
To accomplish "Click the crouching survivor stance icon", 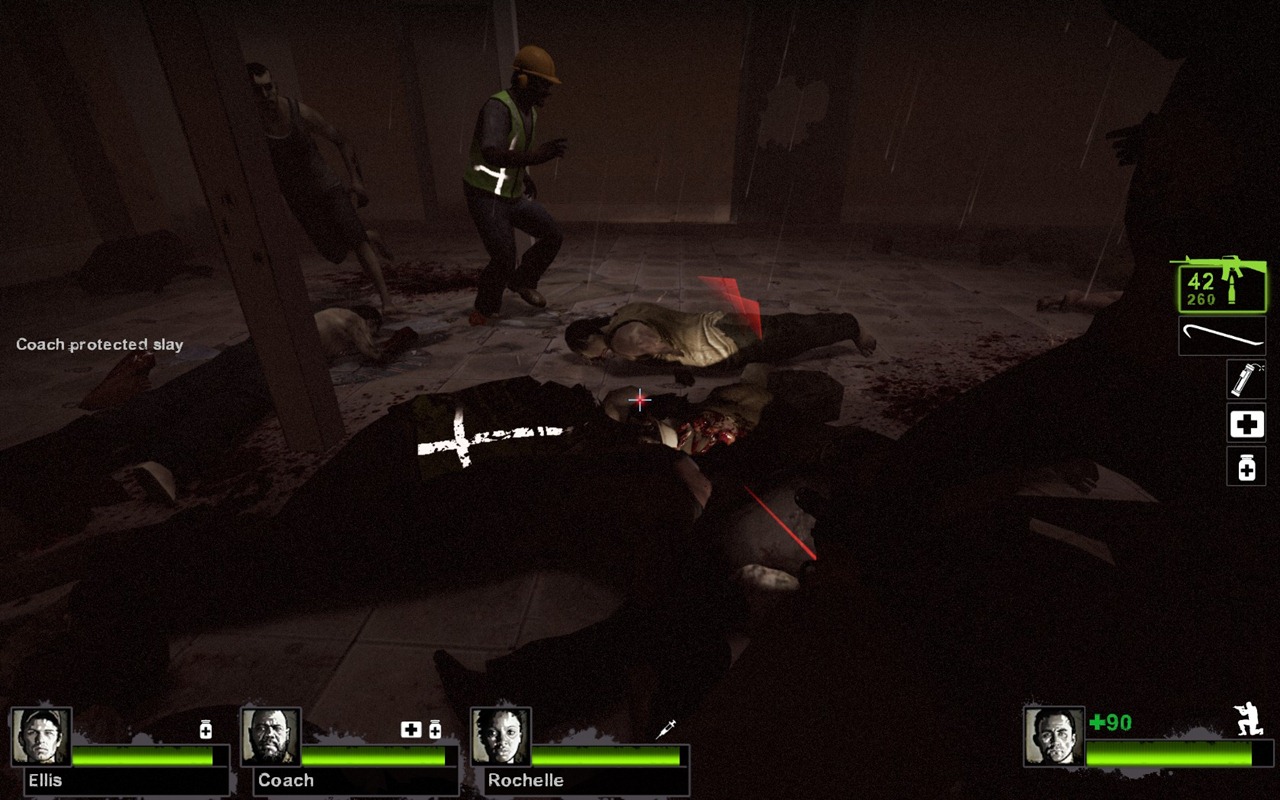I will [1248, 721].
